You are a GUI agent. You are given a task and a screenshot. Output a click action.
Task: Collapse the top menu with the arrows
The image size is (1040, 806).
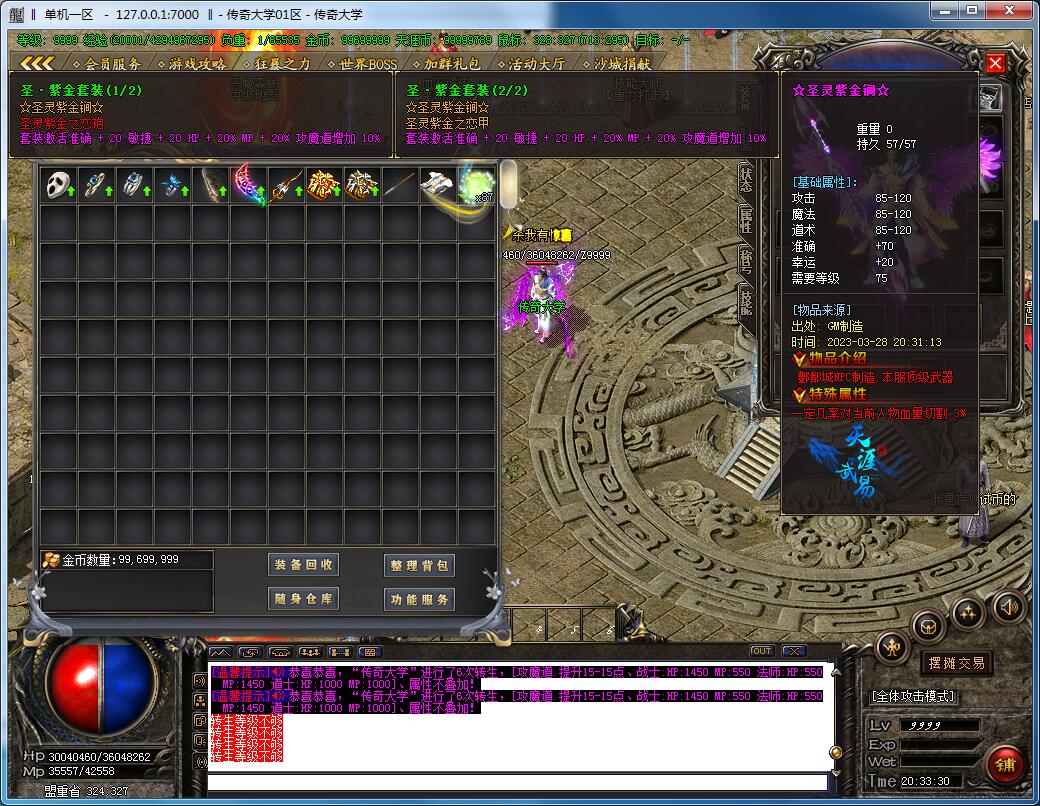tap(36, 63)
